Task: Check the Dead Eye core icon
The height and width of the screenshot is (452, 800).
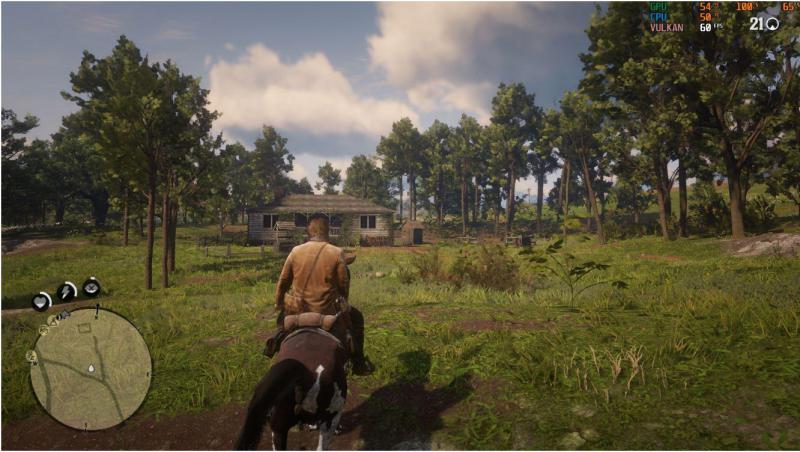Action: (x=91, y=288)
